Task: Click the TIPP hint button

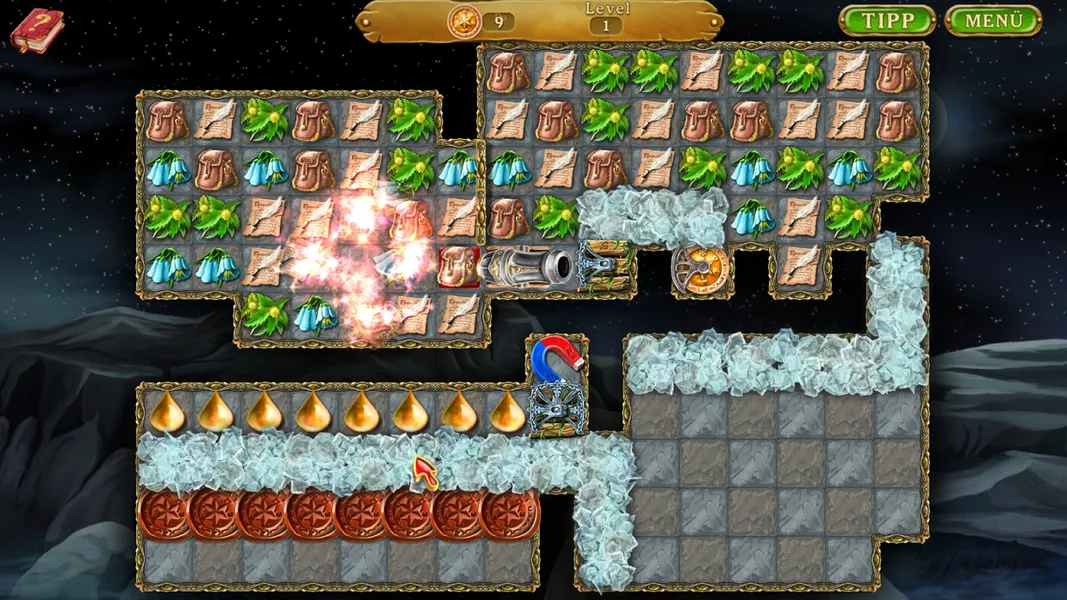Action: pyautogui.click(x=887, y=21)
